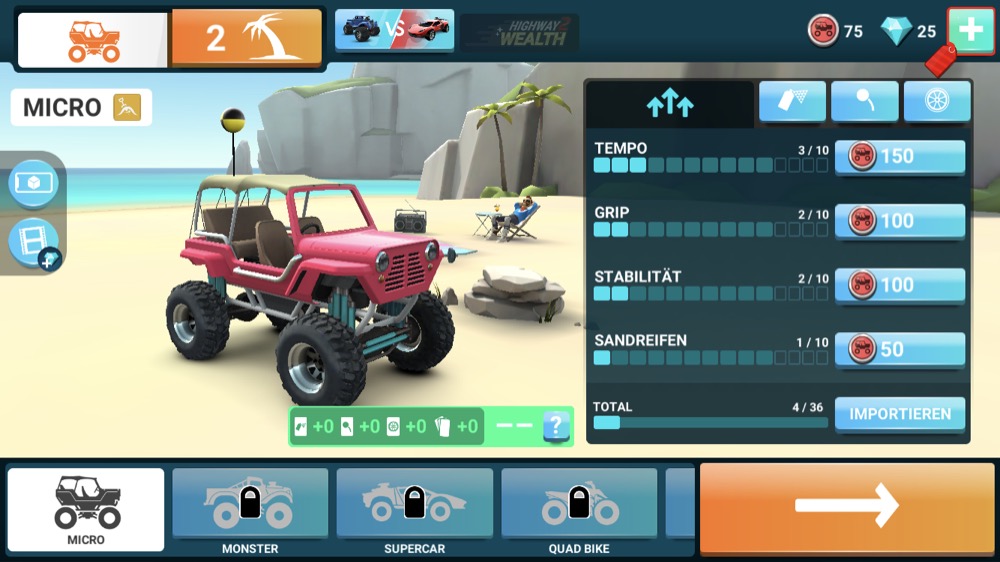Continue with the orange arrow button
The image size is (1000, 562).
pos(846,507)
